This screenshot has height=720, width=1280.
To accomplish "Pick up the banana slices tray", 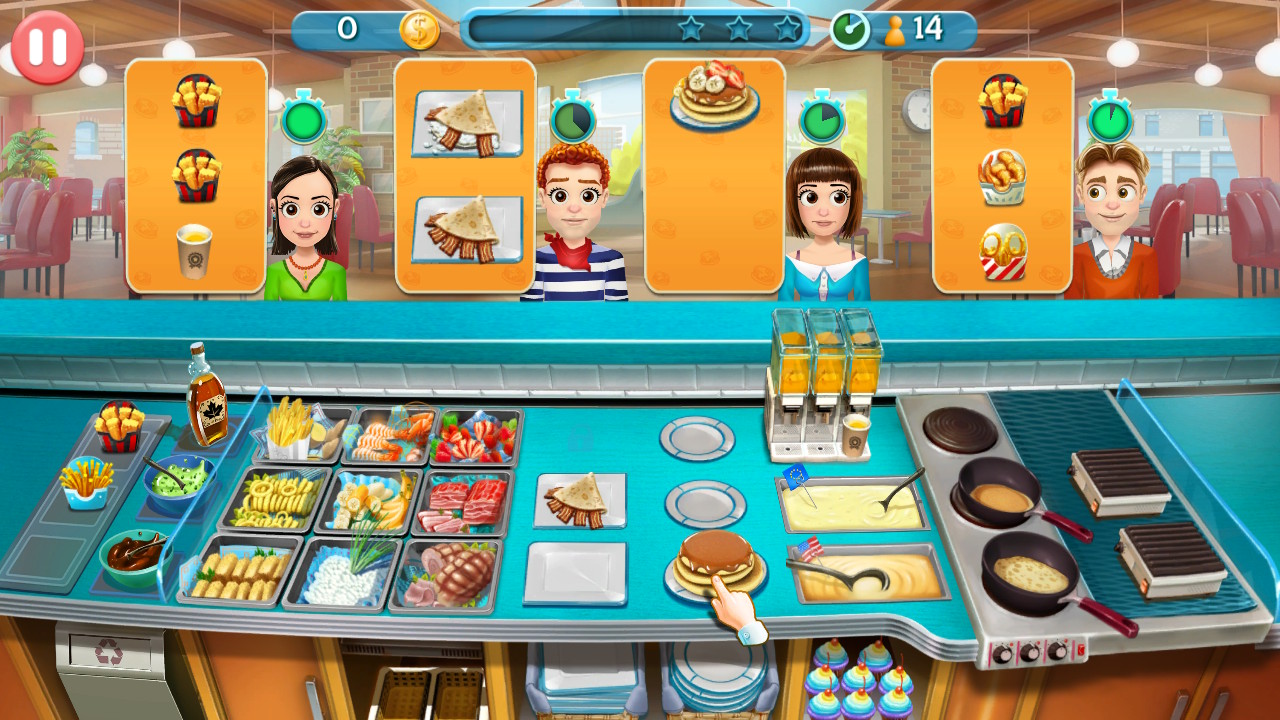I will 372,504.
